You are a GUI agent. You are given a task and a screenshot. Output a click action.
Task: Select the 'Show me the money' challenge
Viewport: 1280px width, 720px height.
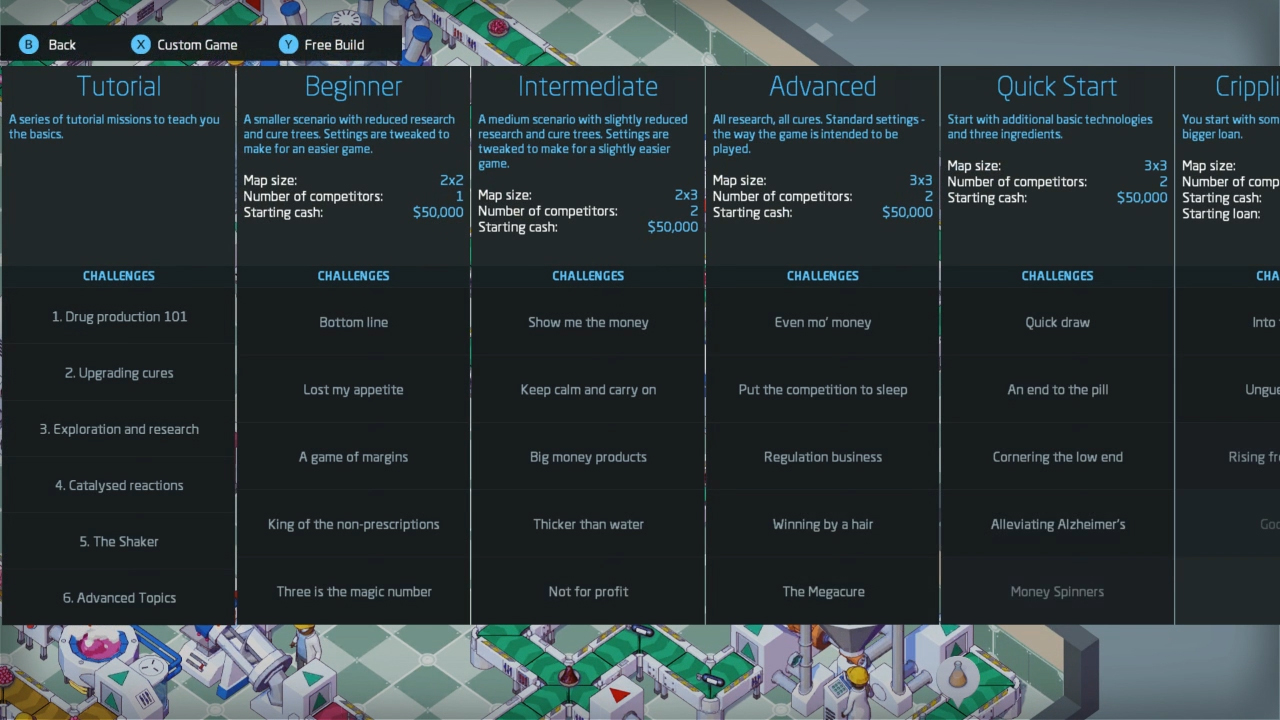click(588, 322)
